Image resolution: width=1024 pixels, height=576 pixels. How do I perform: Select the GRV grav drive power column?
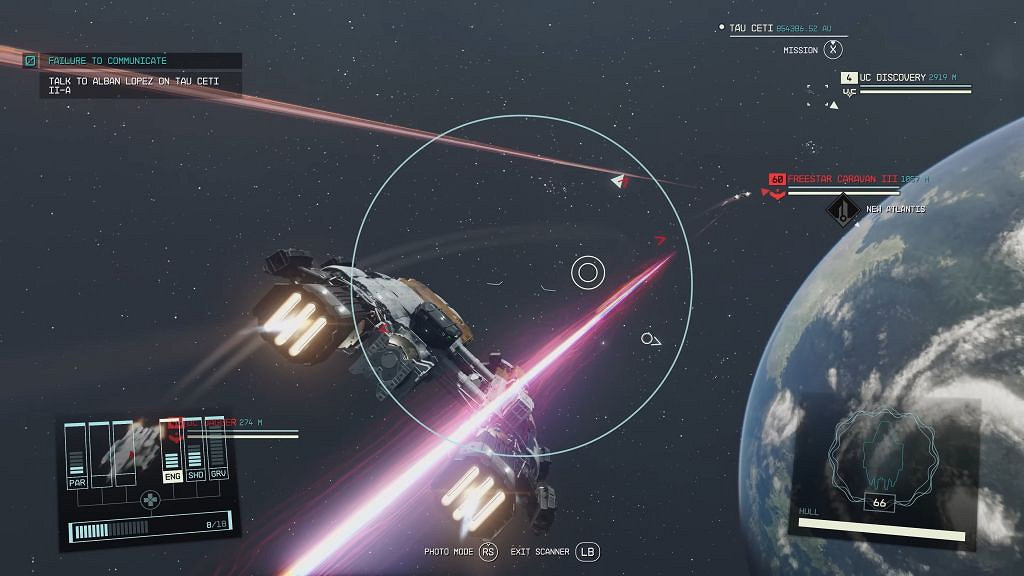click(x=218, y=473)
